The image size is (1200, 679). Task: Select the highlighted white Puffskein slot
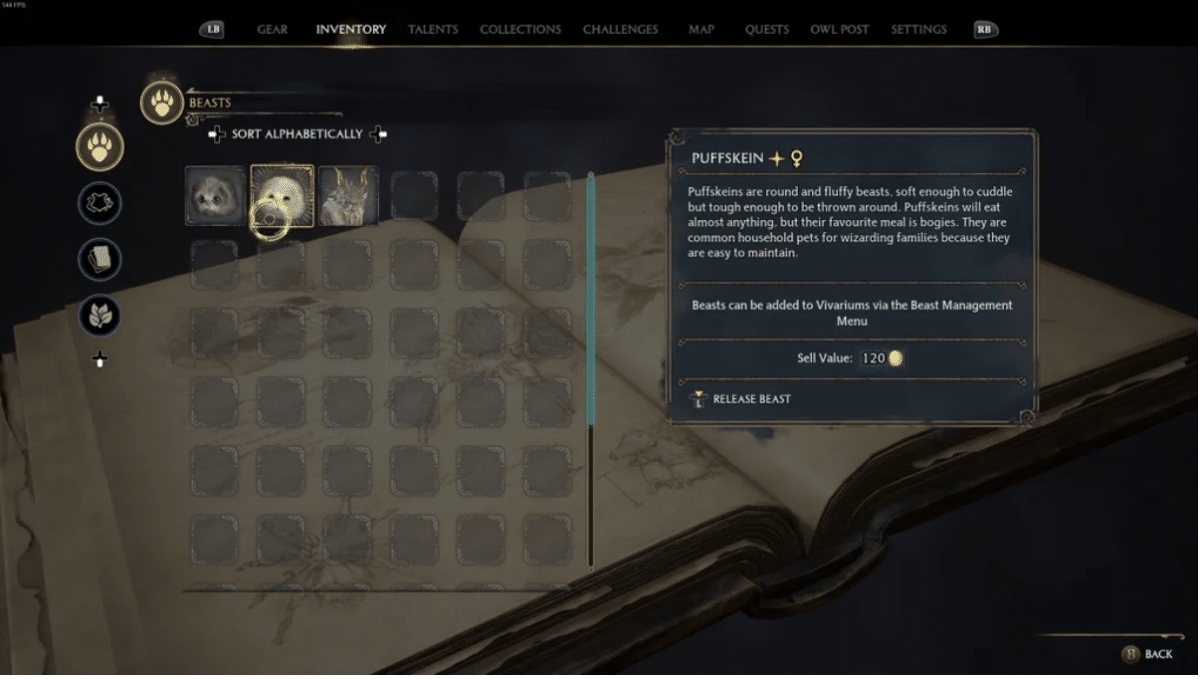(282, 196)
